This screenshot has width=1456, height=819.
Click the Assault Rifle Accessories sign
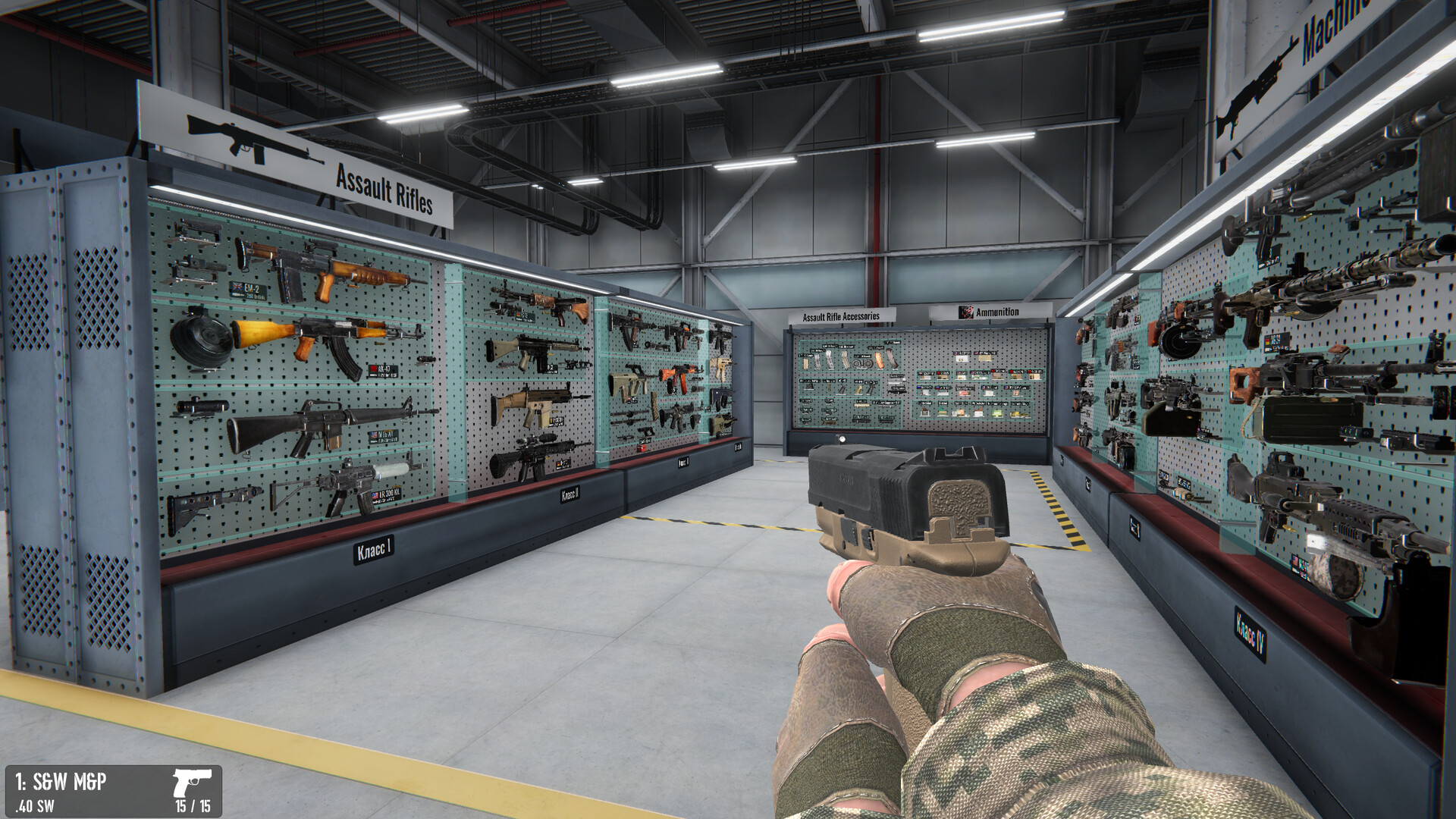pos(841,315)
